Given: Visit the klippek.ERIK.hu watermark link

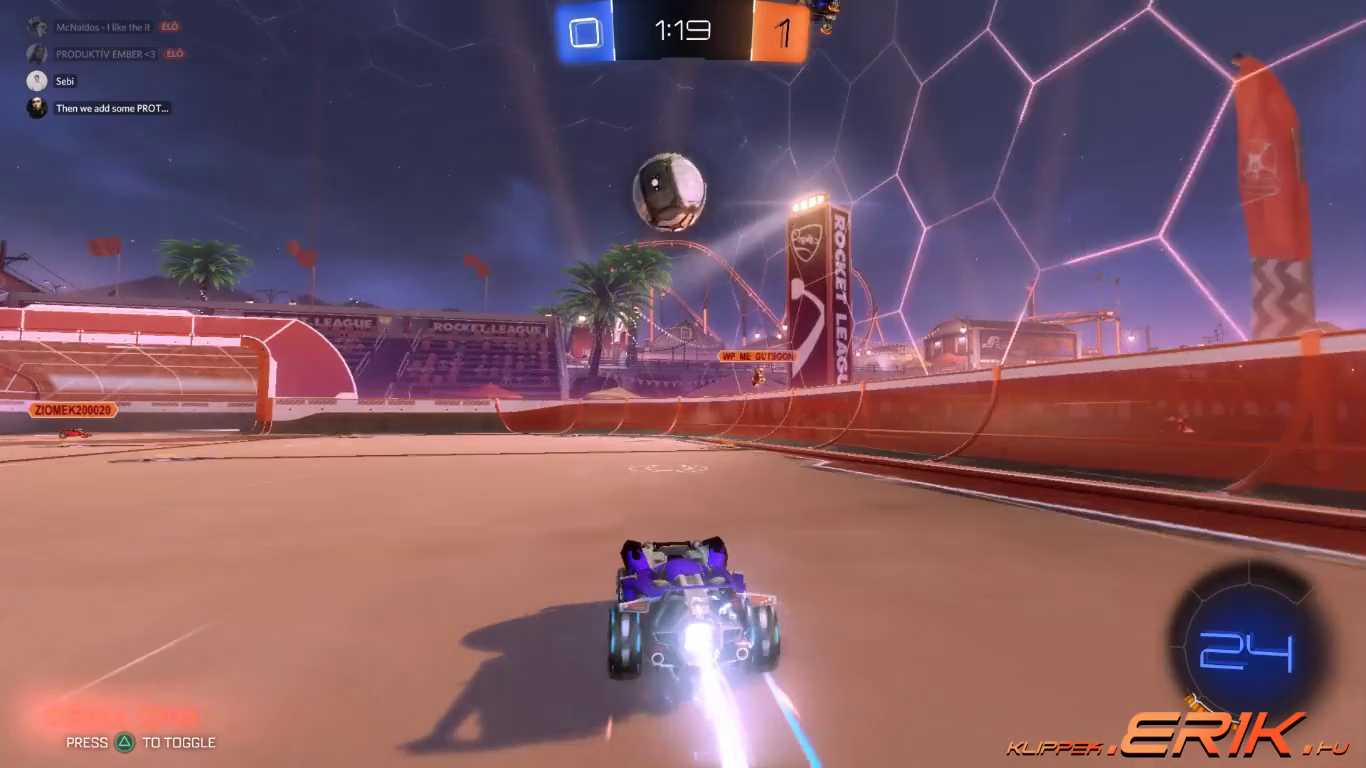Looking at the screenshot, I should point(1178,737).
